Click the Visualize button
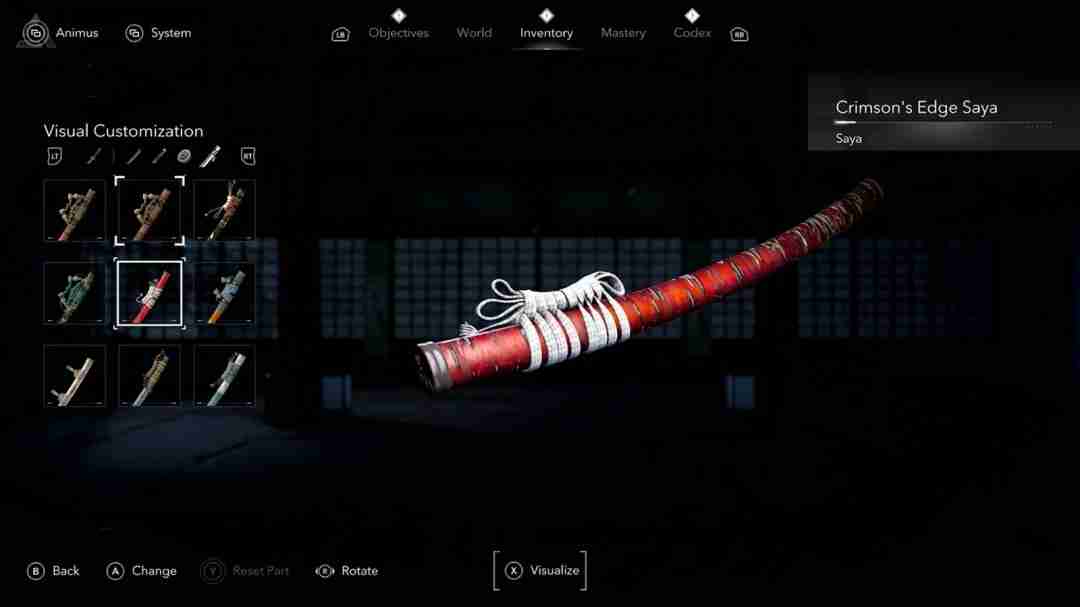Screen dimensions: 1080x607 [541, 571]
